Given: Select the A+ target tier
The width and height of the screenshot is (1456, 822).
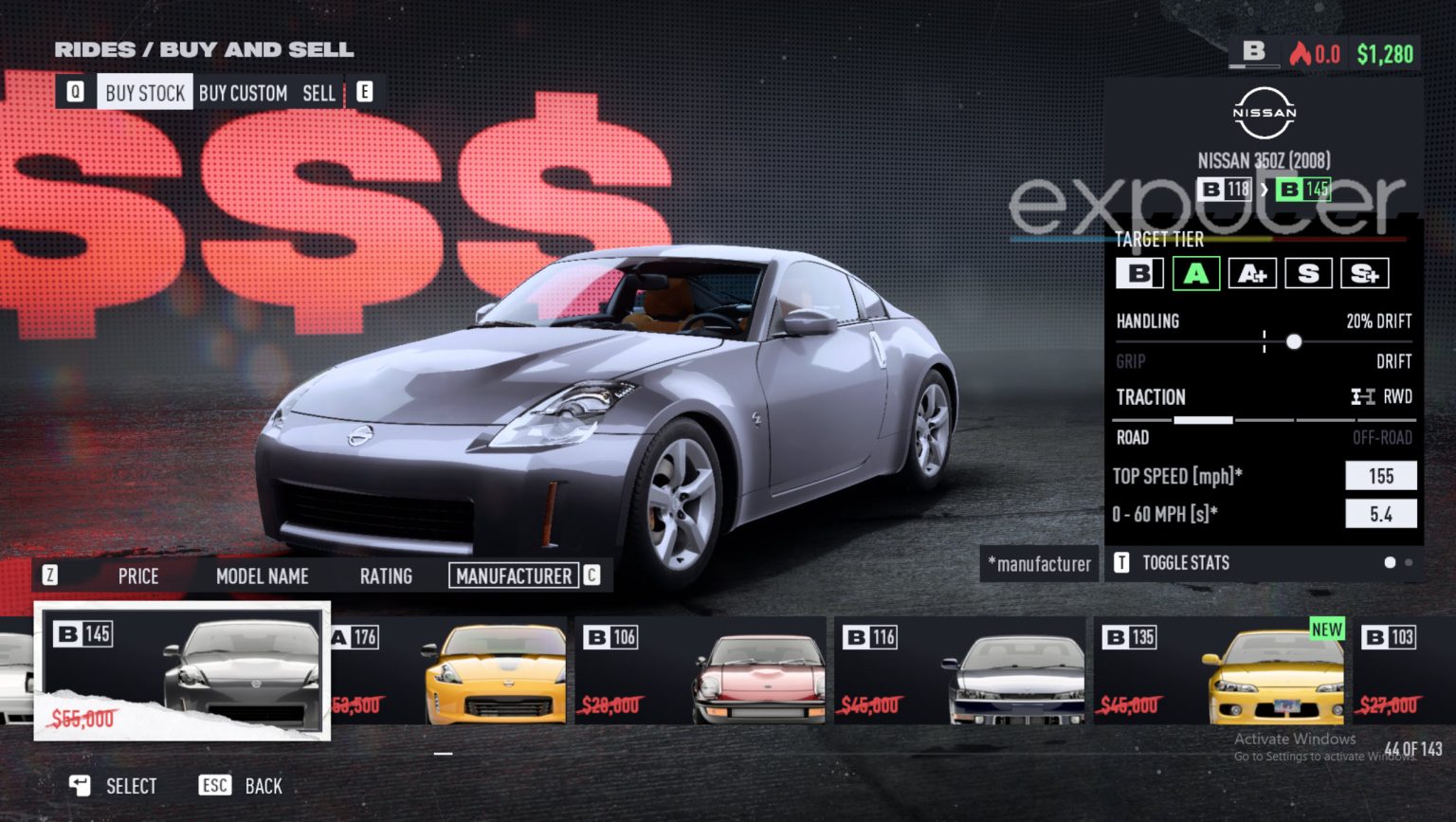Looking at the screenshot, I should 1253,274.
